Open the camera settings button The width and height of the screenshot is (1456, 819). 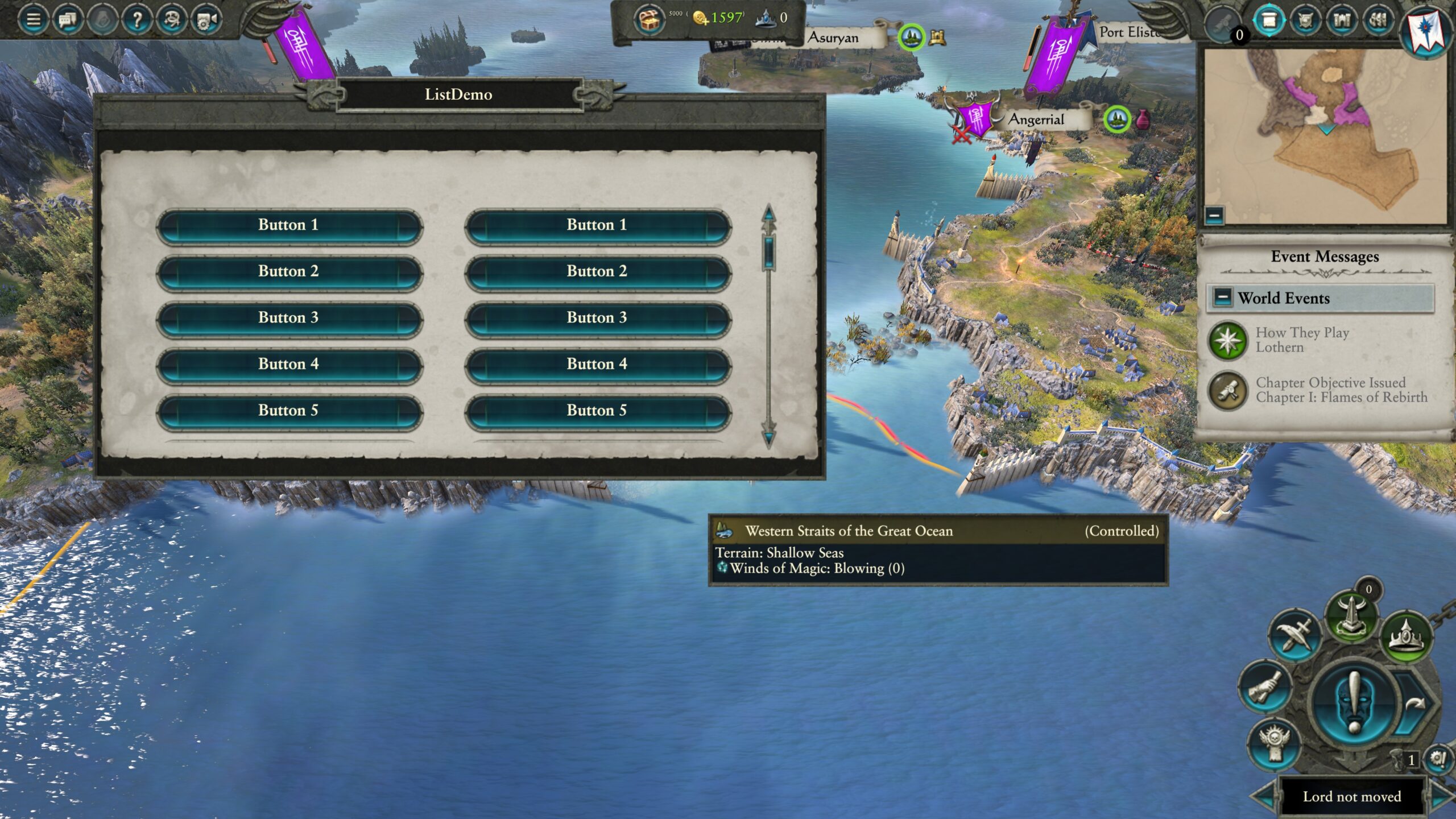pos(206,20)
